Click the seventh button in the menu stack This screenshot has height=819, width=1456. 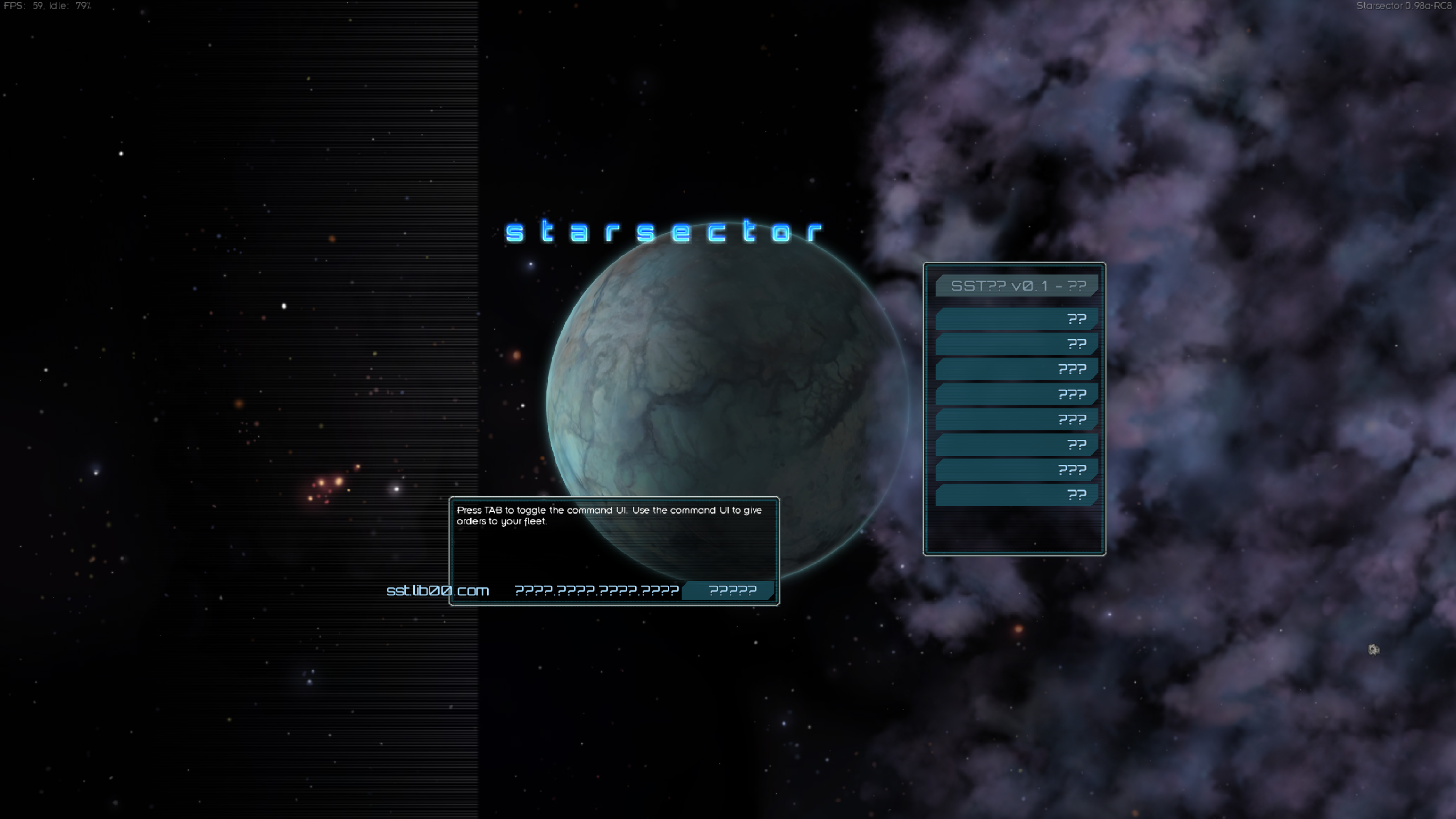tap(1016, 469)
